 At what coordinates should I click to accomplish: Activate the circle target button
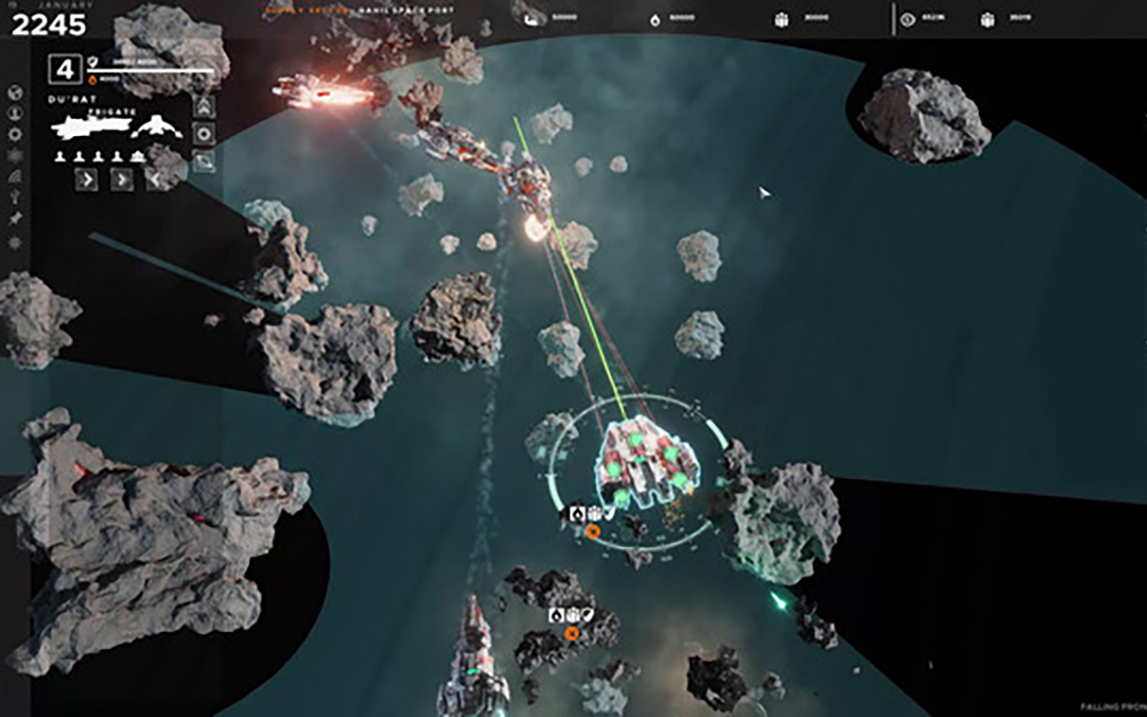point(204,133)
